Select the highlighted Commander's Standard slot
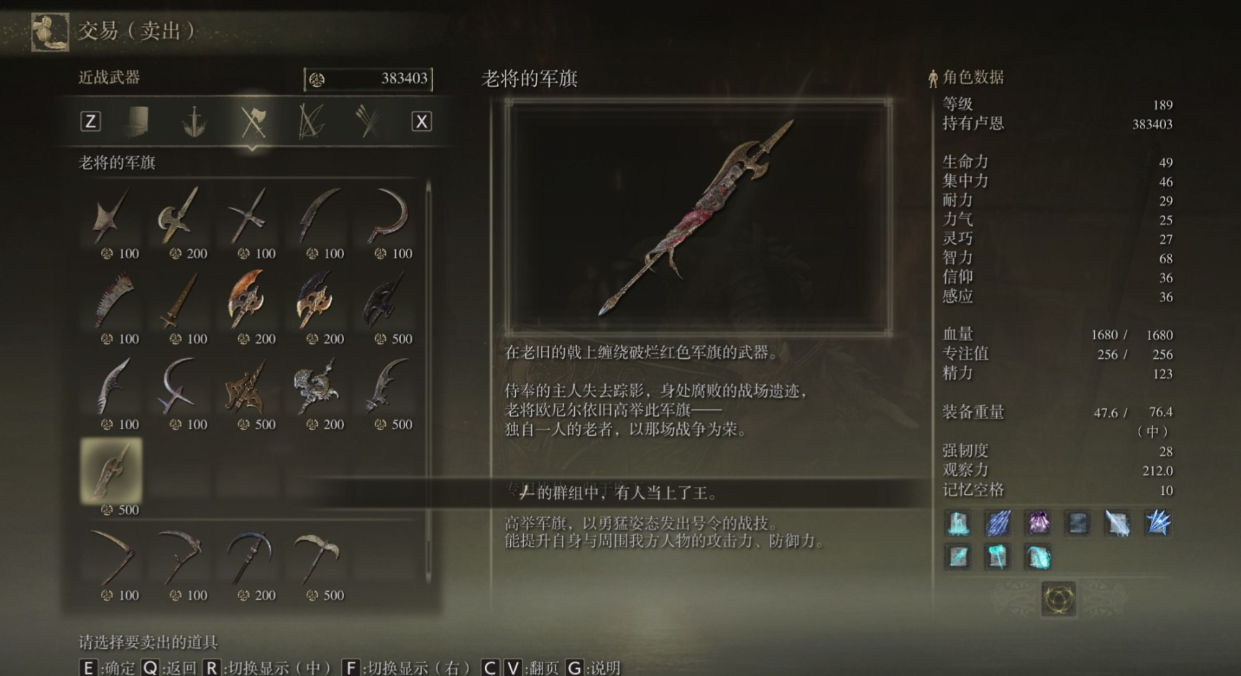 (x=111, y=470)
